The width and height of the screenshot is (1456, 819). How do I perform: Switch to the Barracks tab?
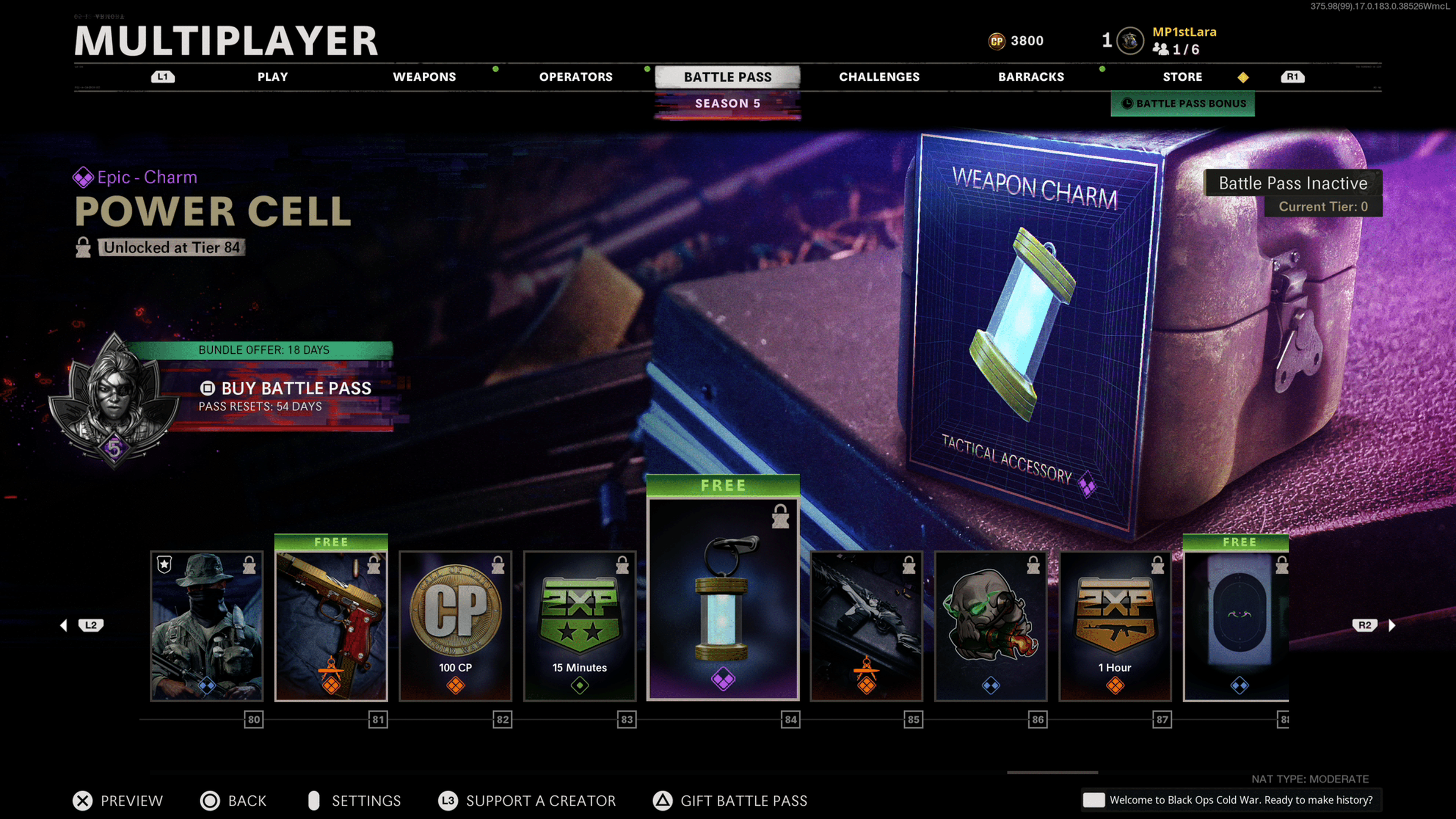click(1031, 77)
